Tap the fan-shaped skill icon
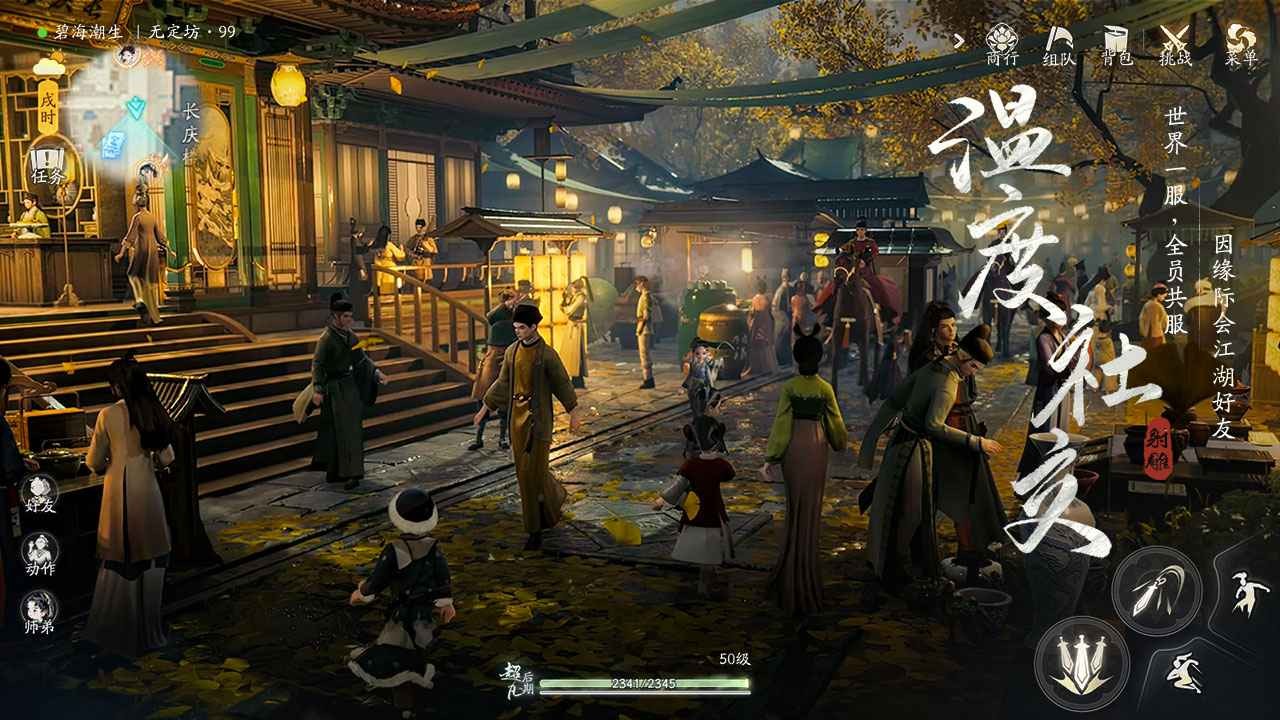Viewport: 1280px width, 720px height. 1185,673
